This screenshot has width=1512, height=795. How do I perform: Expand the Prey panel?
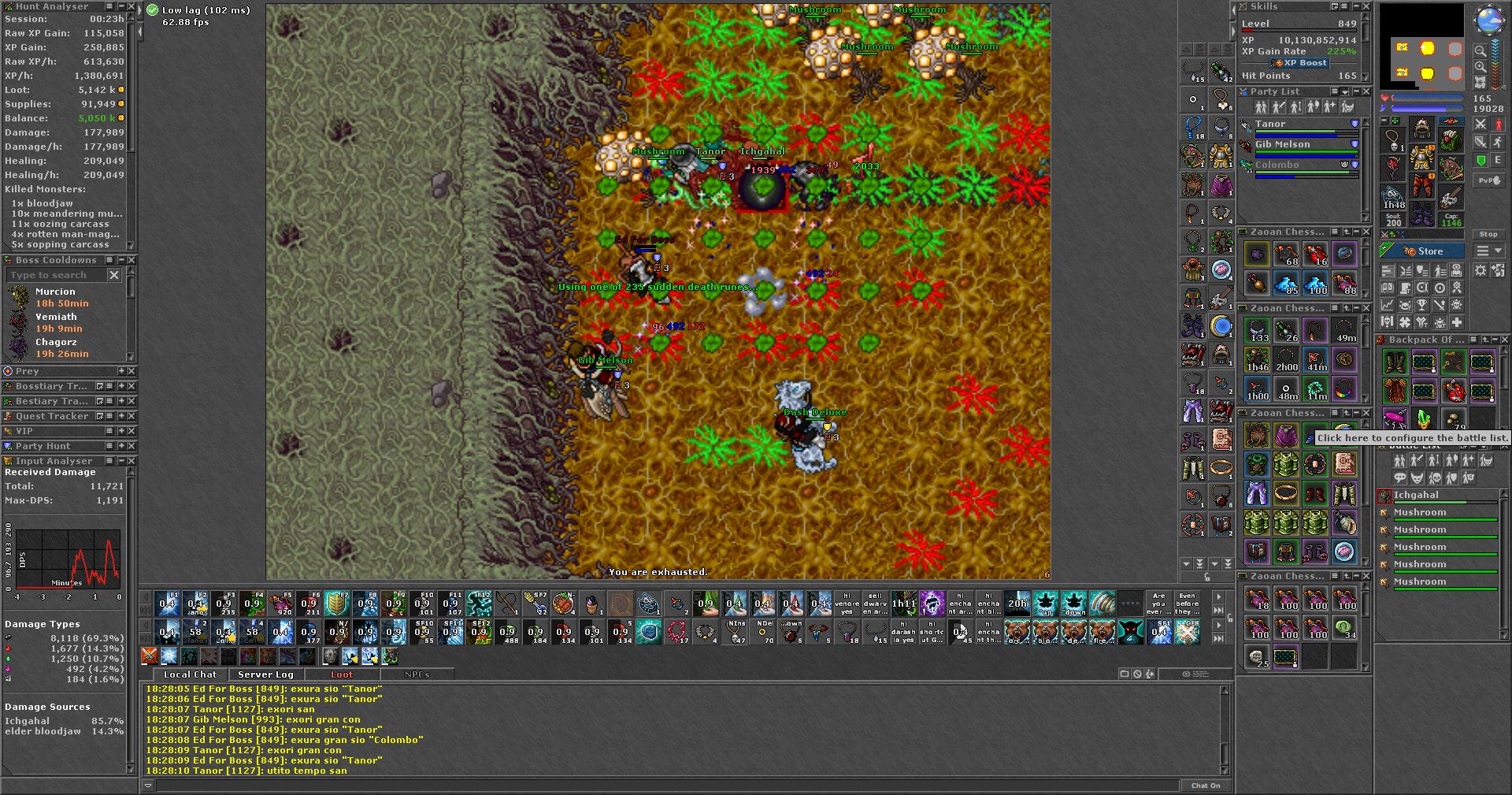tap(121, 371)
